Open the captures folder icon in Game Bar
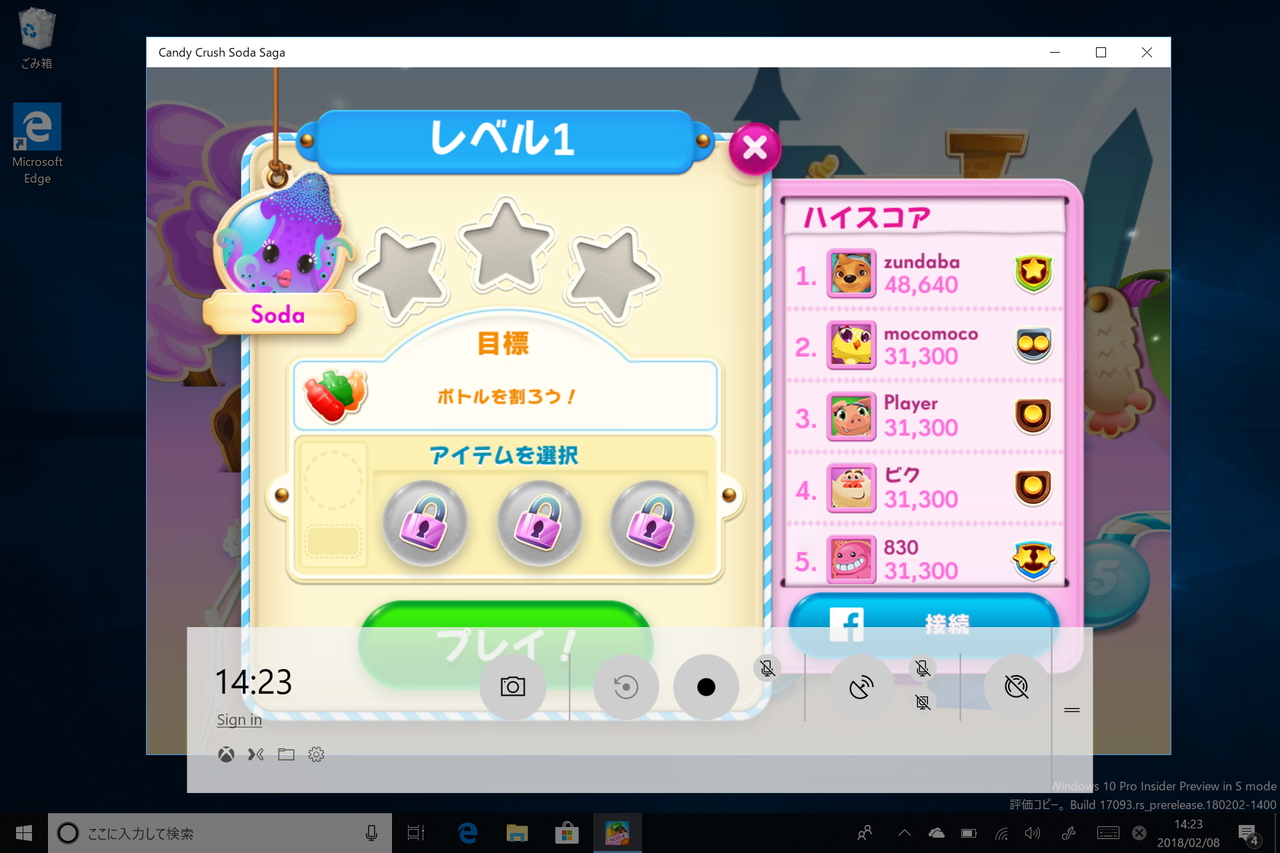This screenshot has width=1280, height=853. [x=286, y=754]
